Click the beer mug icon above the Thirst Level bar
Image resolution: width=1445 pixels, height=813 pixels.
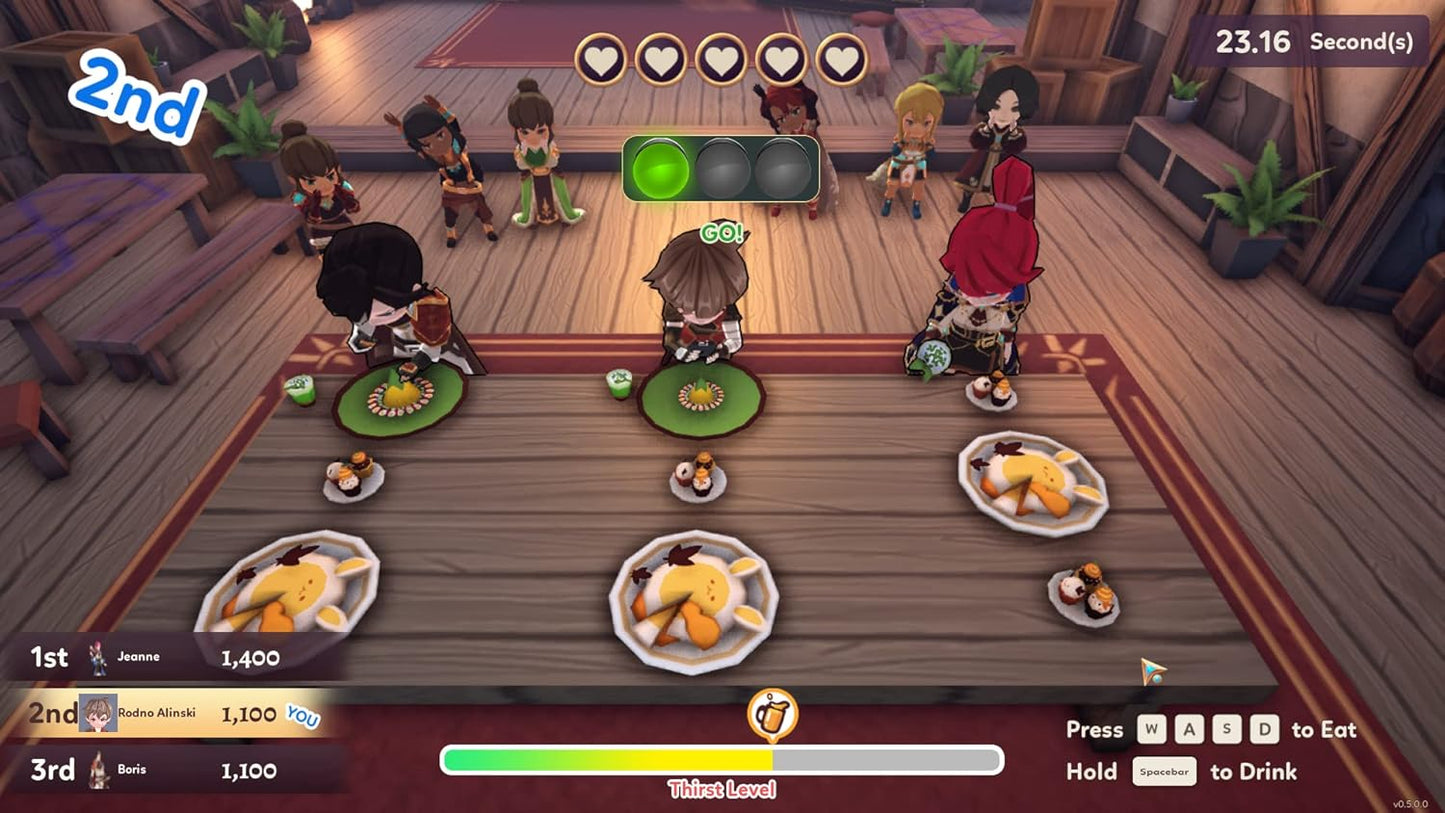tap(771, 713)
